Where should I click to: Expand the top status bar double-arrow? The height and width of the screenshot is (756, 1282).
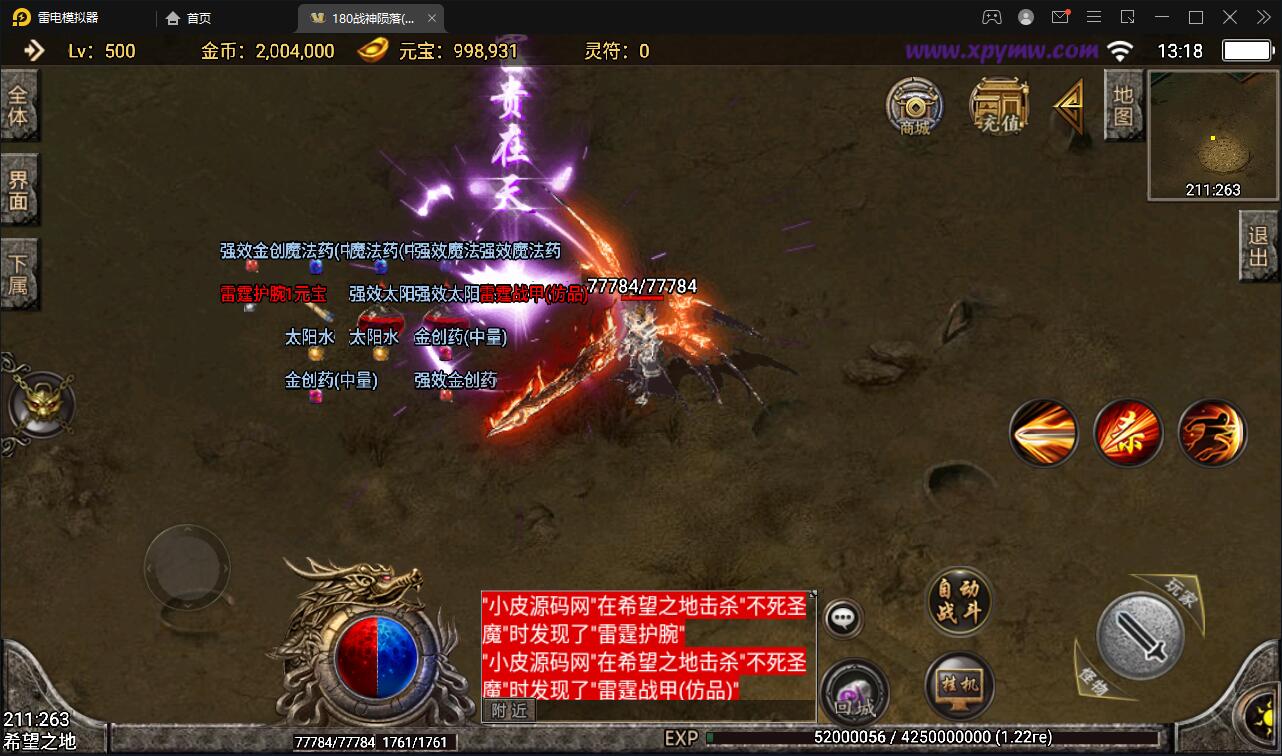[x=36, y=50]
